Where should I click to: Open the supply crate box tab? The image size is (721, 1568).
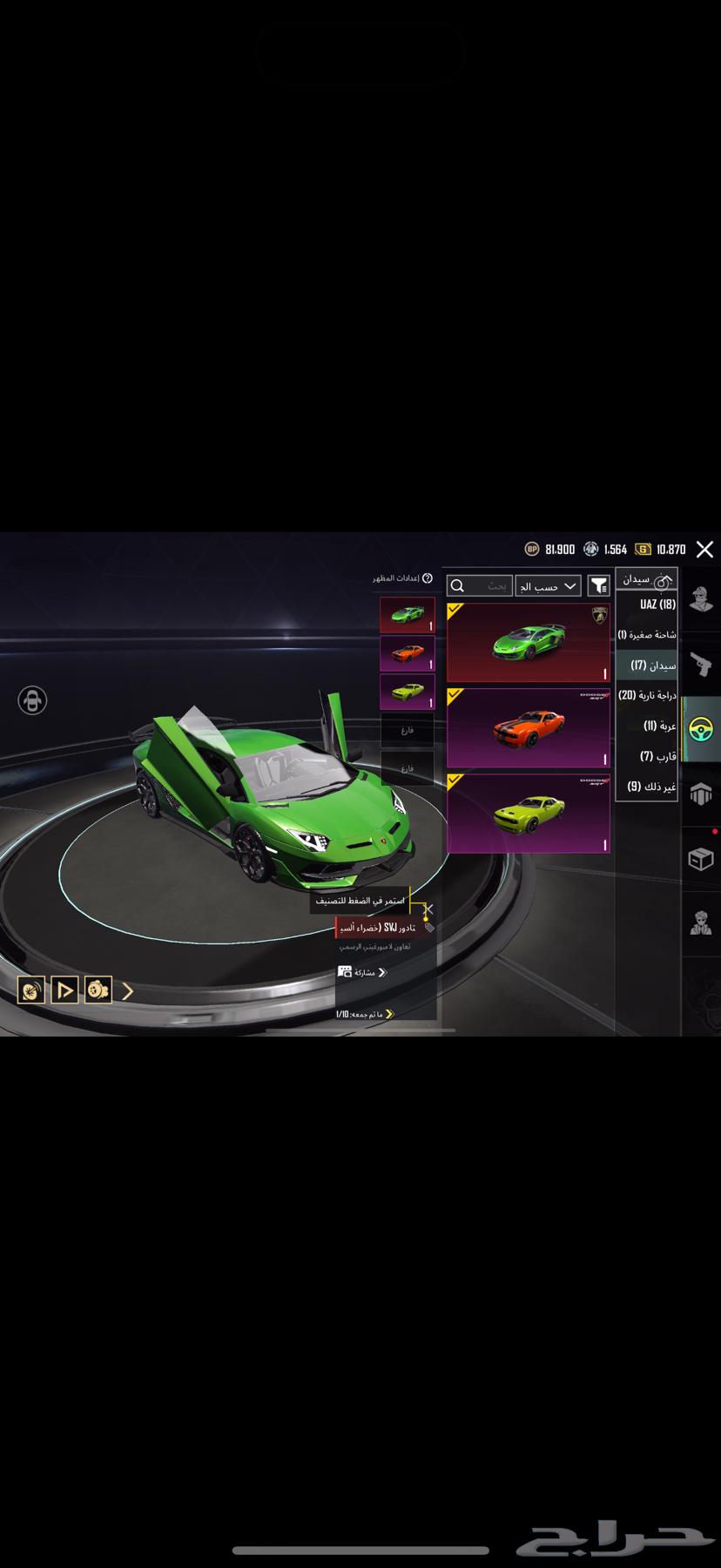pyautogui.click(x=700, y=860)
